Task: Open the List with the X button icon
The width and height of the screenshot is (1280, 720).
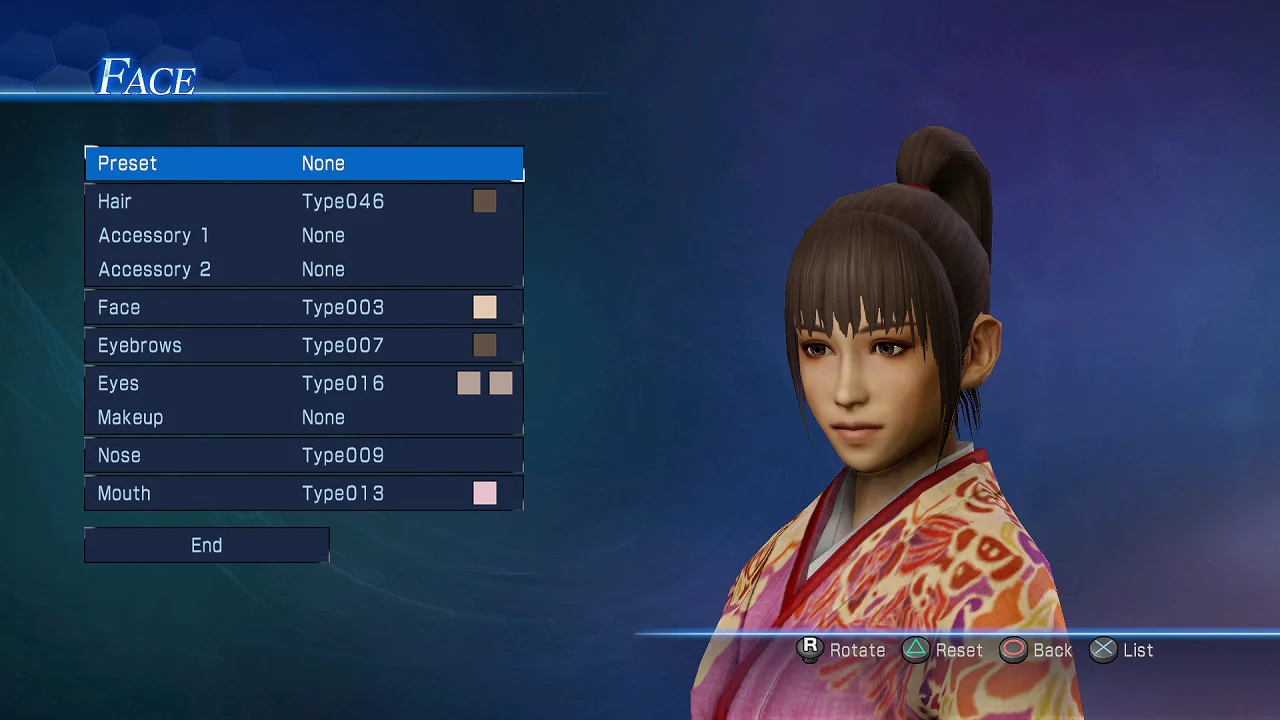Action: [1103, 649]
